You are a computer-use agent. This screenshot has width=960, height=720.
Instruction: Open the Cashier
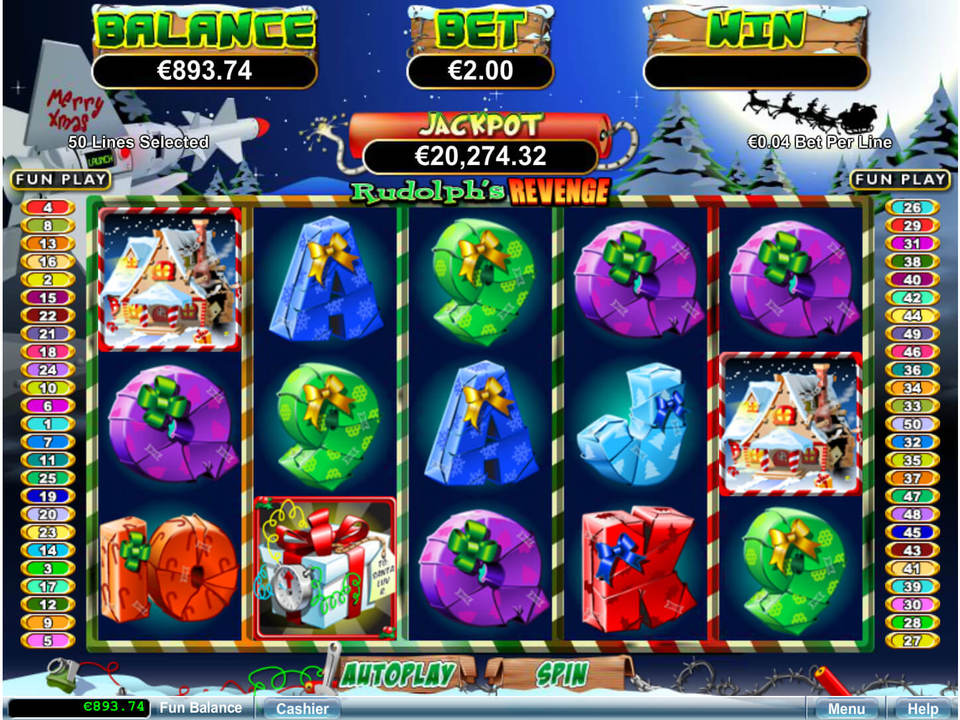click(302, 708)
